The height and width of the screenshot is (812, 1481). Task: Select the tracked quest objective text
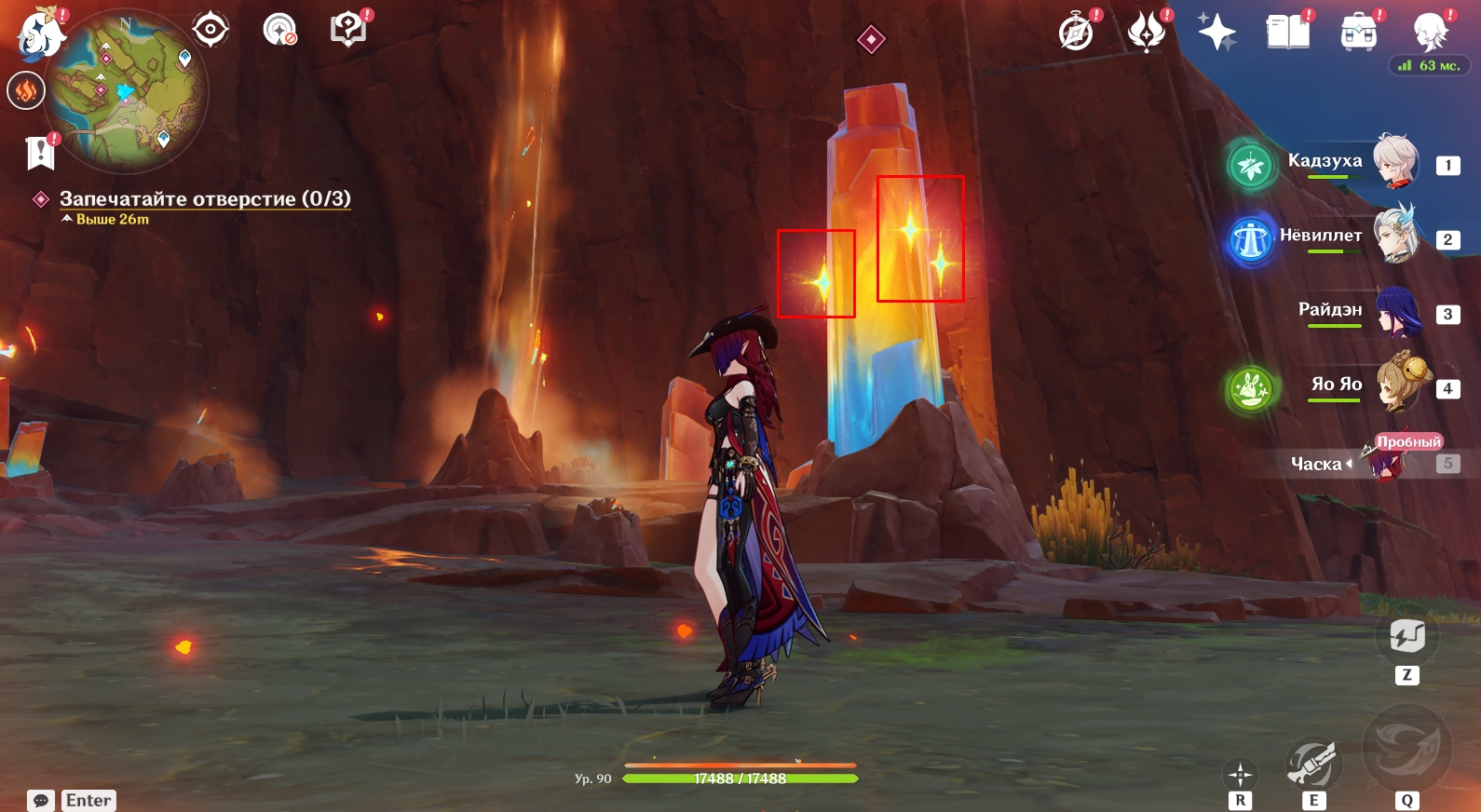[205, 198]
